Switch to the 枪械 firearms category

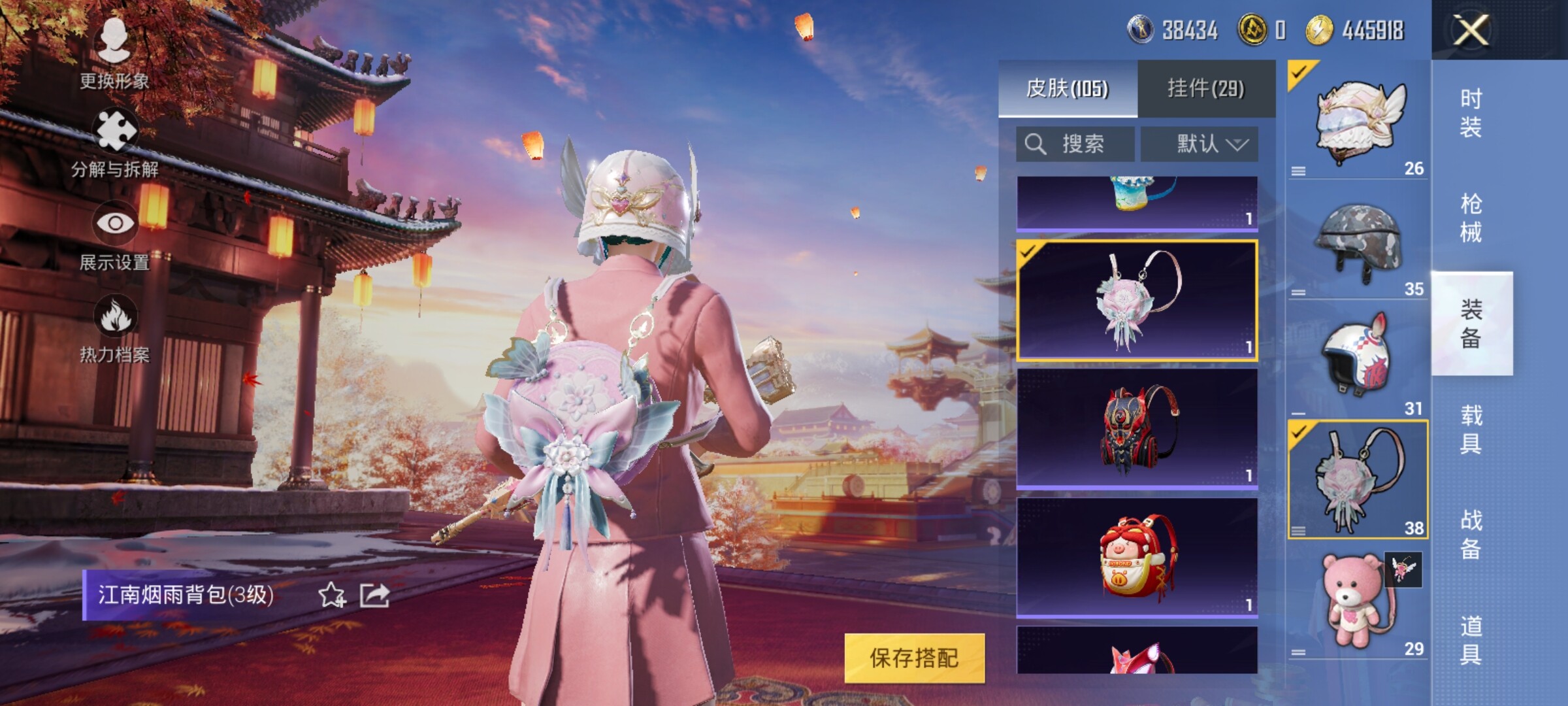click(x=1471, y=218)
